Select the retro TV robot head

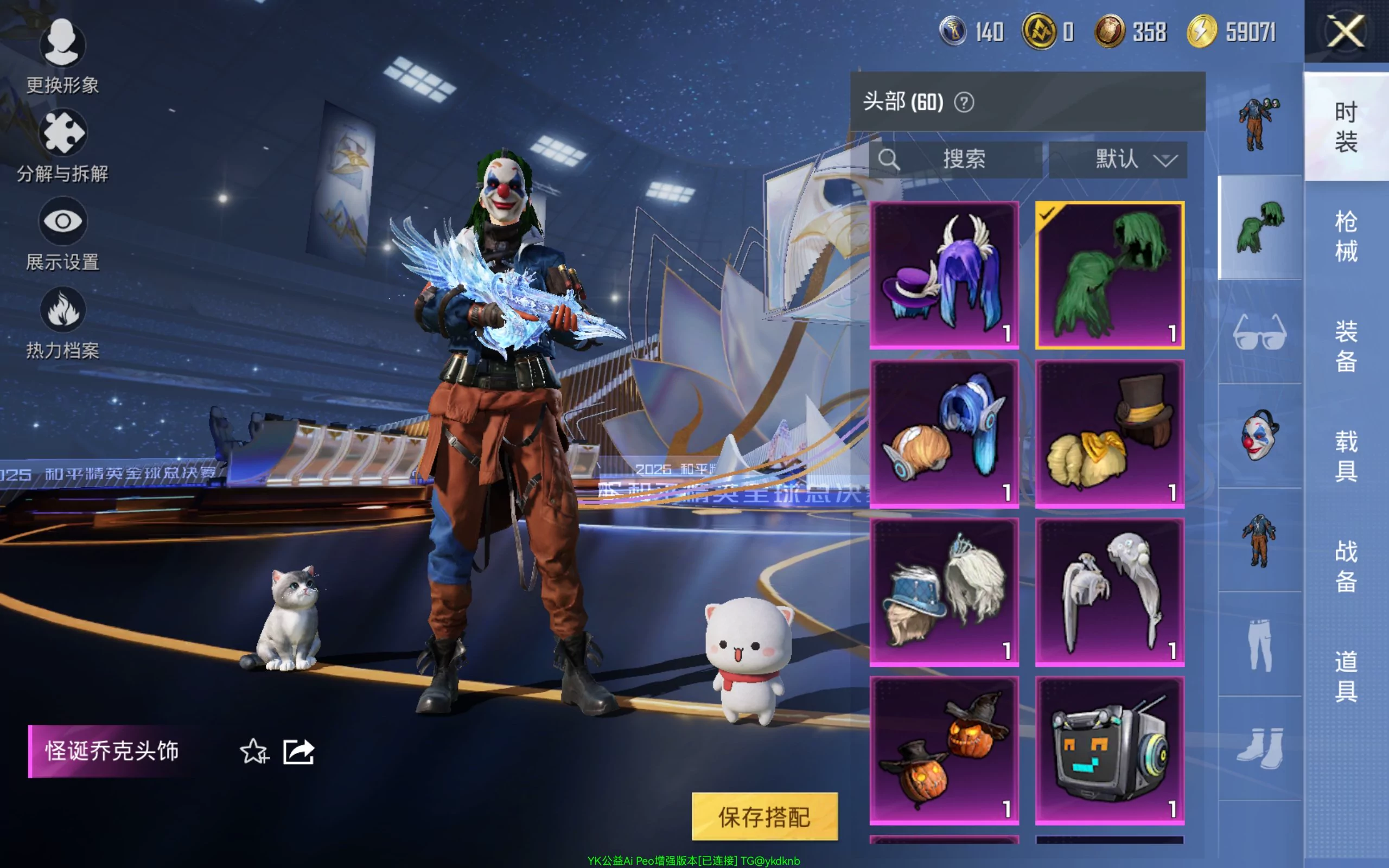click(1110, 750)
